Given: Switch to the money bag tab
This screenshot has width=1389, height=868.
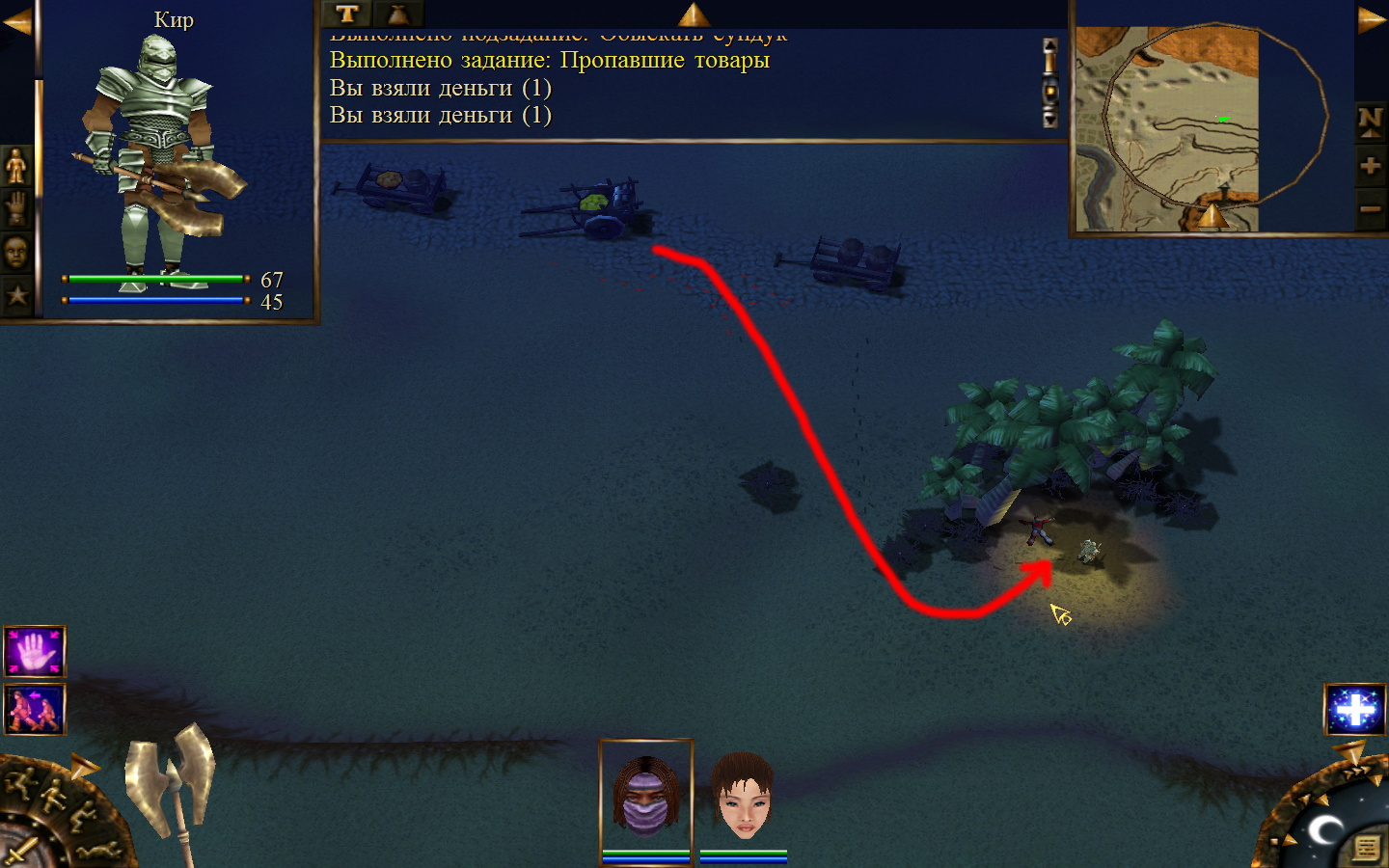Looking at the screenshot, I should pos(397,14).
